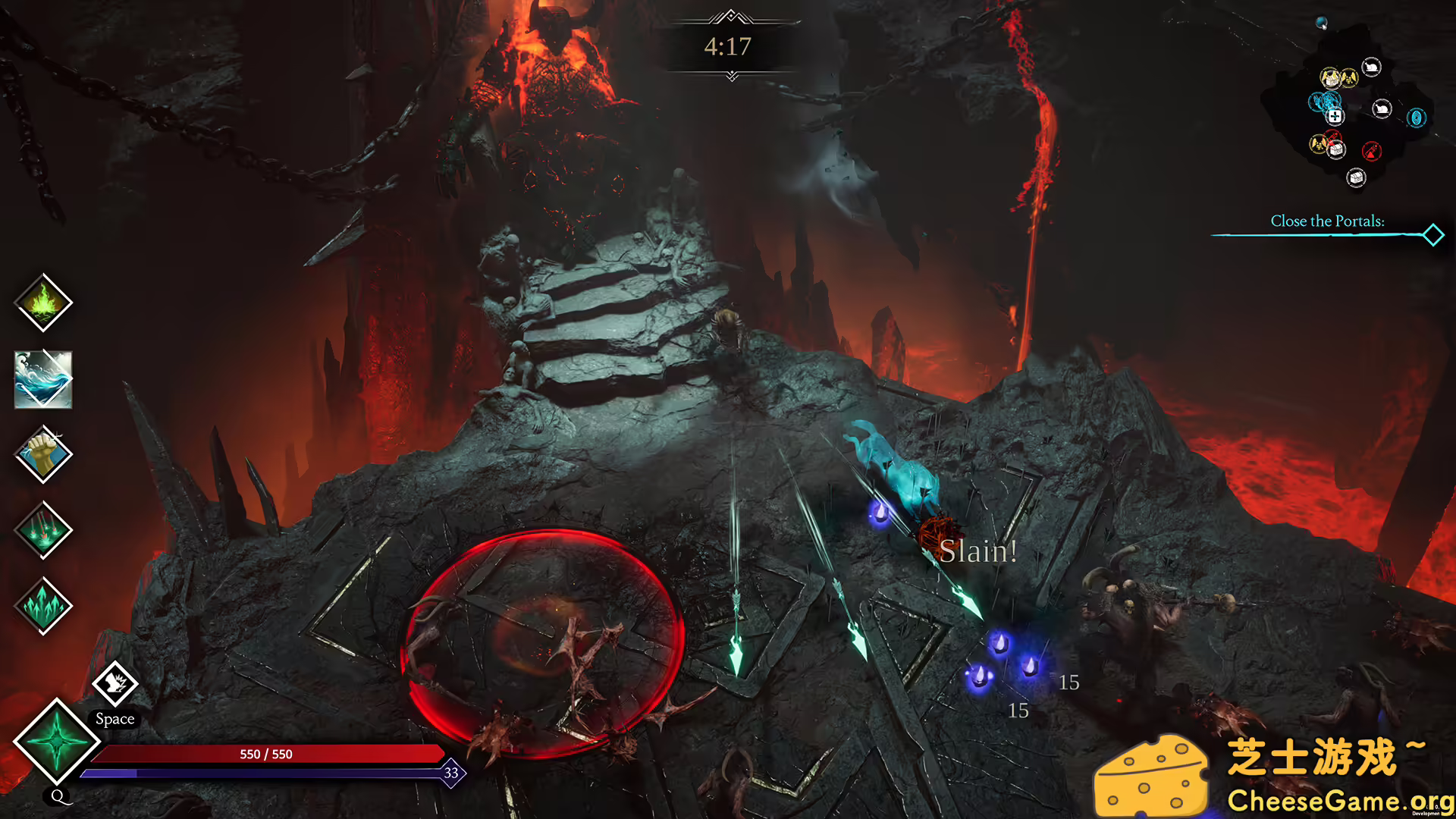The image size is (1456, 819).
Task: Click the blue player dot above the minimap
Action: [1321, 22]
